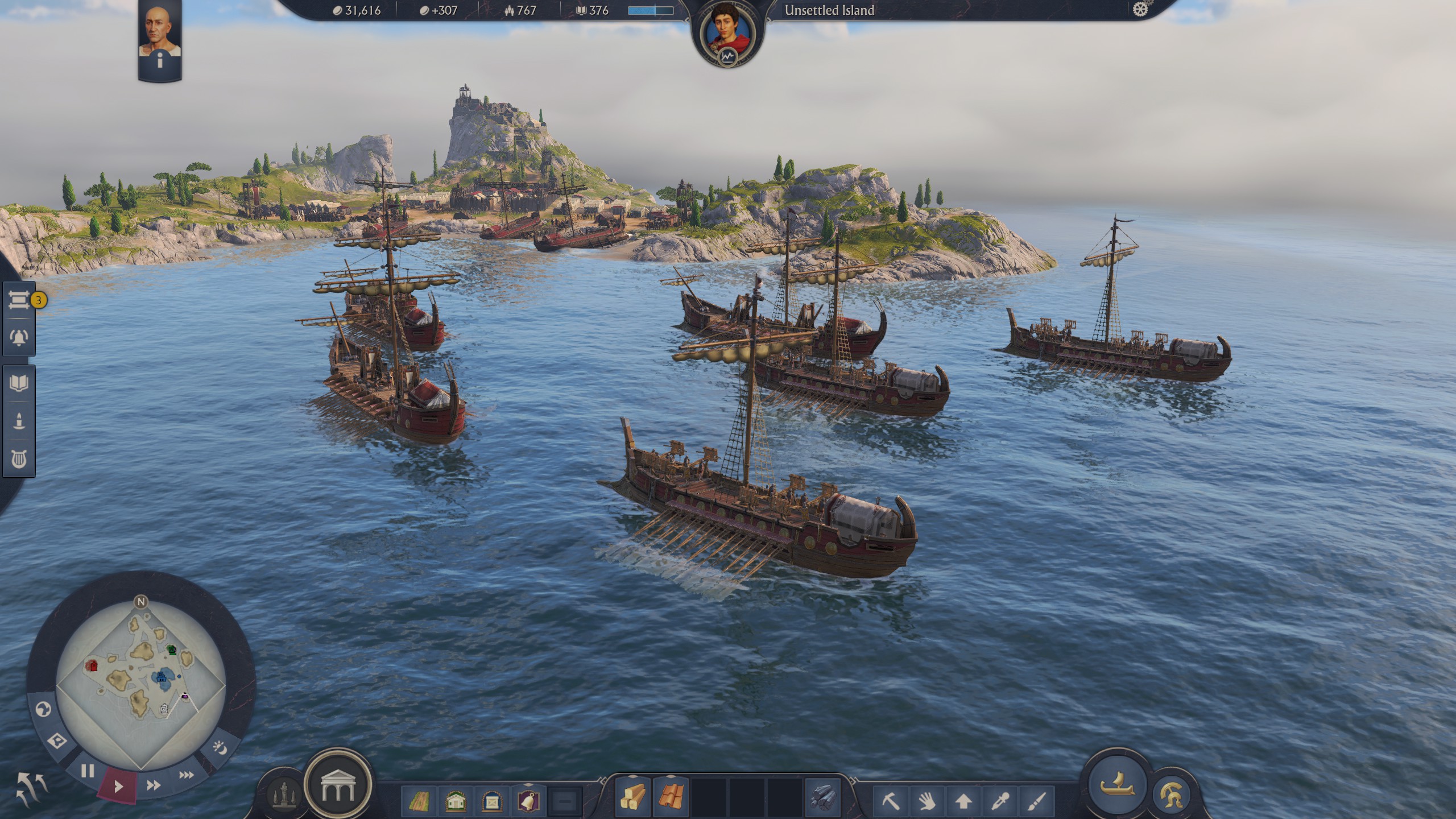Open the lyre icon panel
1456x819 pixels.
[x=19, y=459]
